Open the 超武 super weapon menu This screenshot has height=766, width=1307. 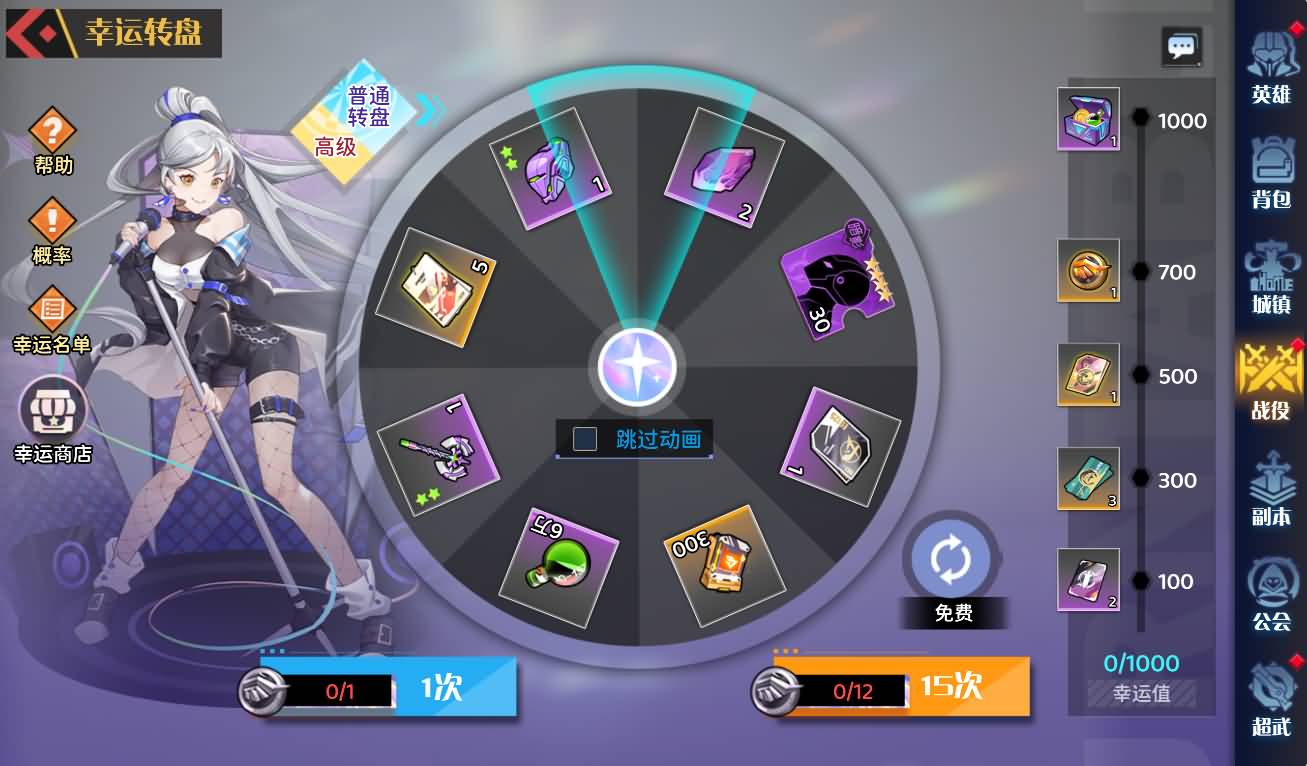coord(1271,697)
